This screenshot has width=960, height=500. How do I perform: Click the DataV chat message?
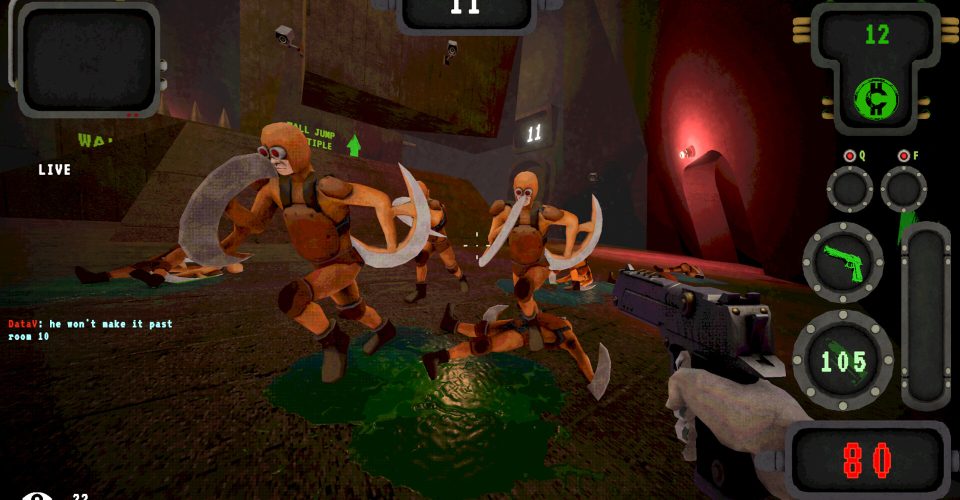[x=90, y=330]
